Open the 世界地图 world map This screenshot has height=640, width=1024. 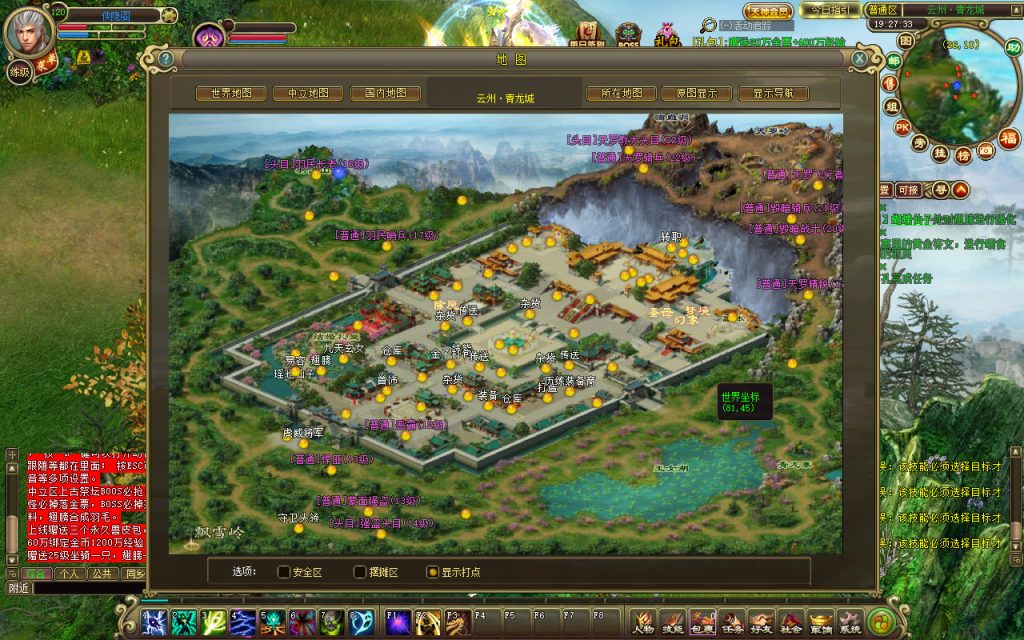click(231, 93)
